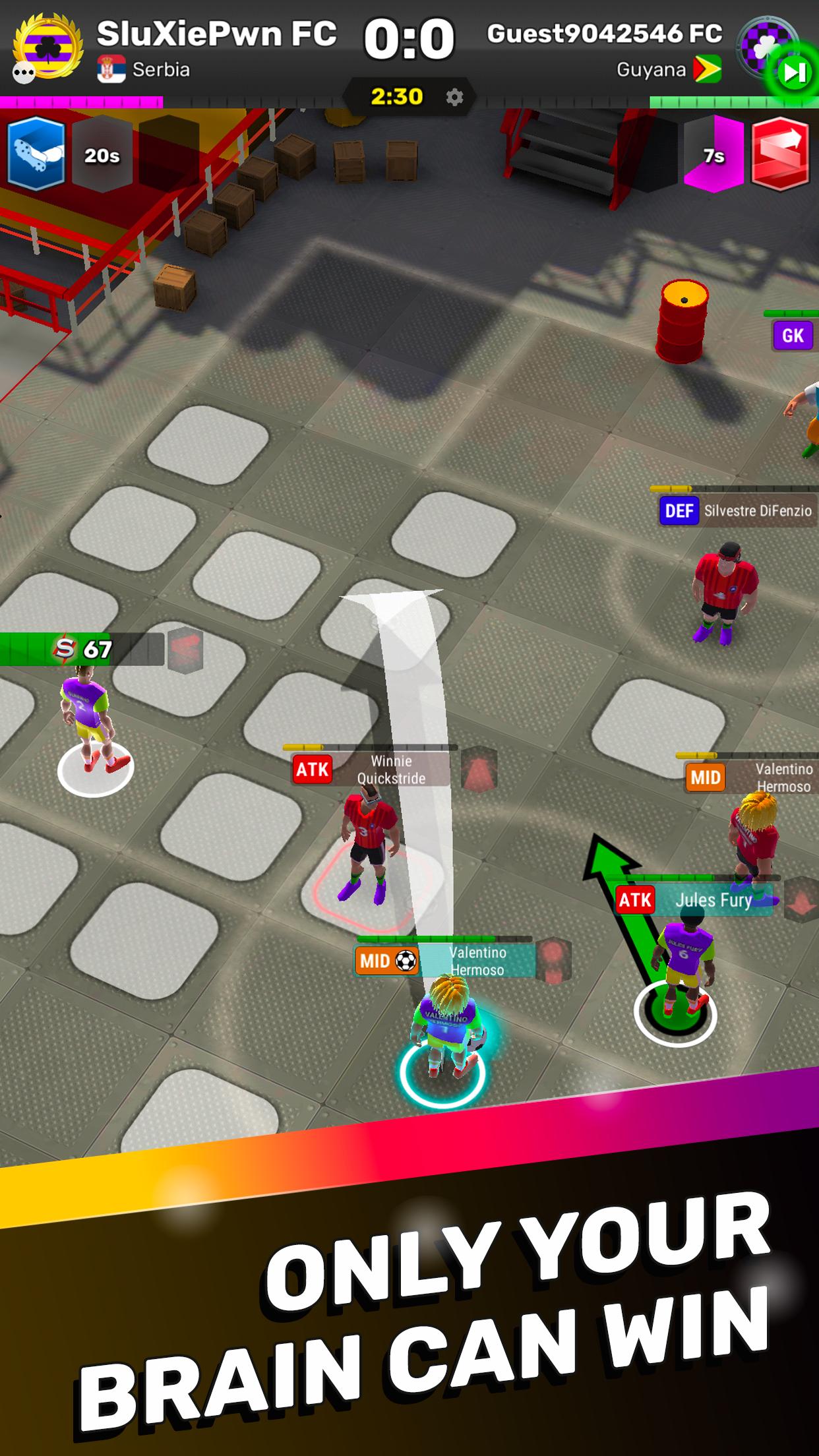
Task: Use the red arrow special ability card
Action: 780,154
